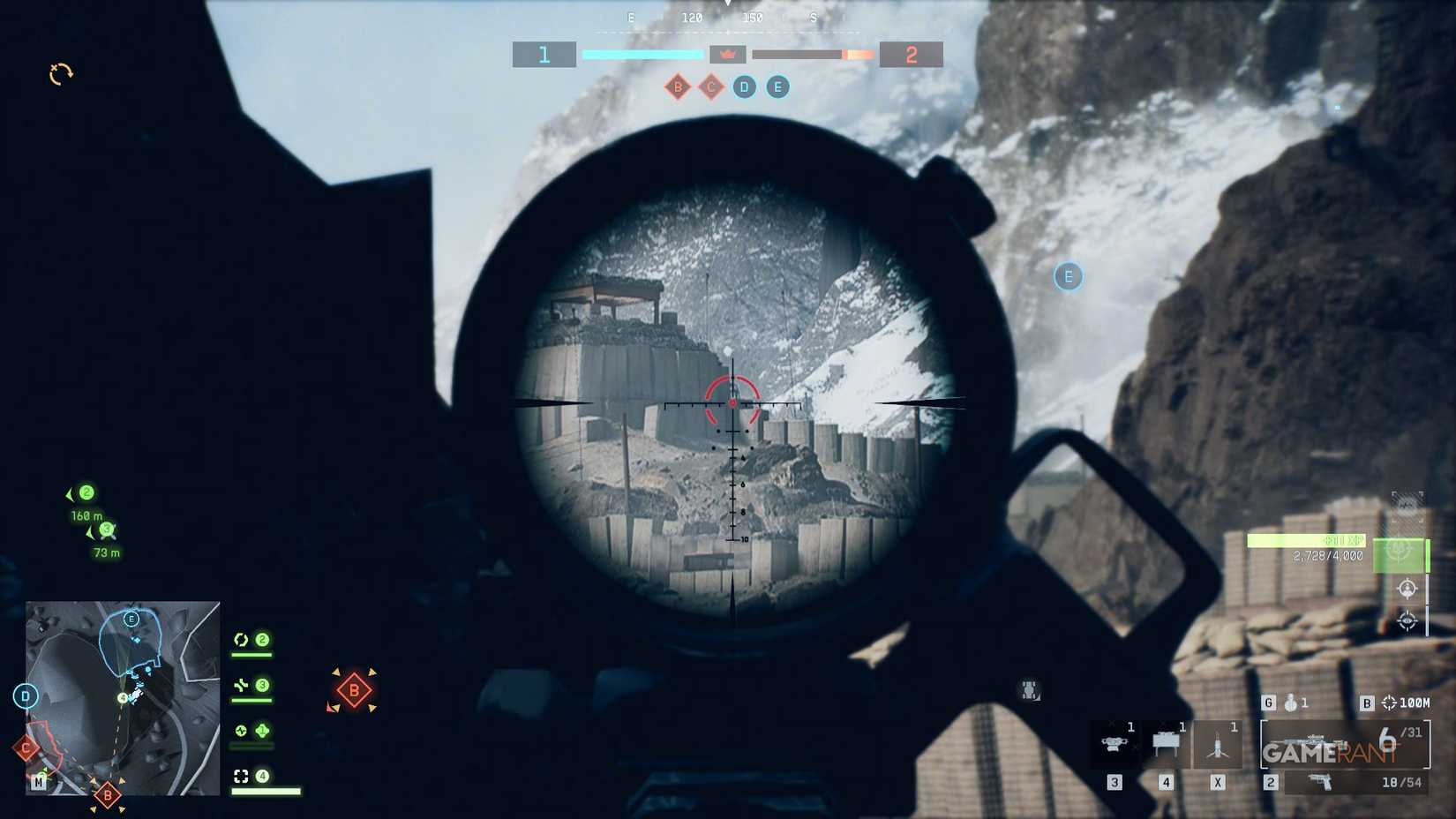Screen dimensions: 1456x819
Task: Select objective marker E on the battlefield
Action: [1068, 276]
